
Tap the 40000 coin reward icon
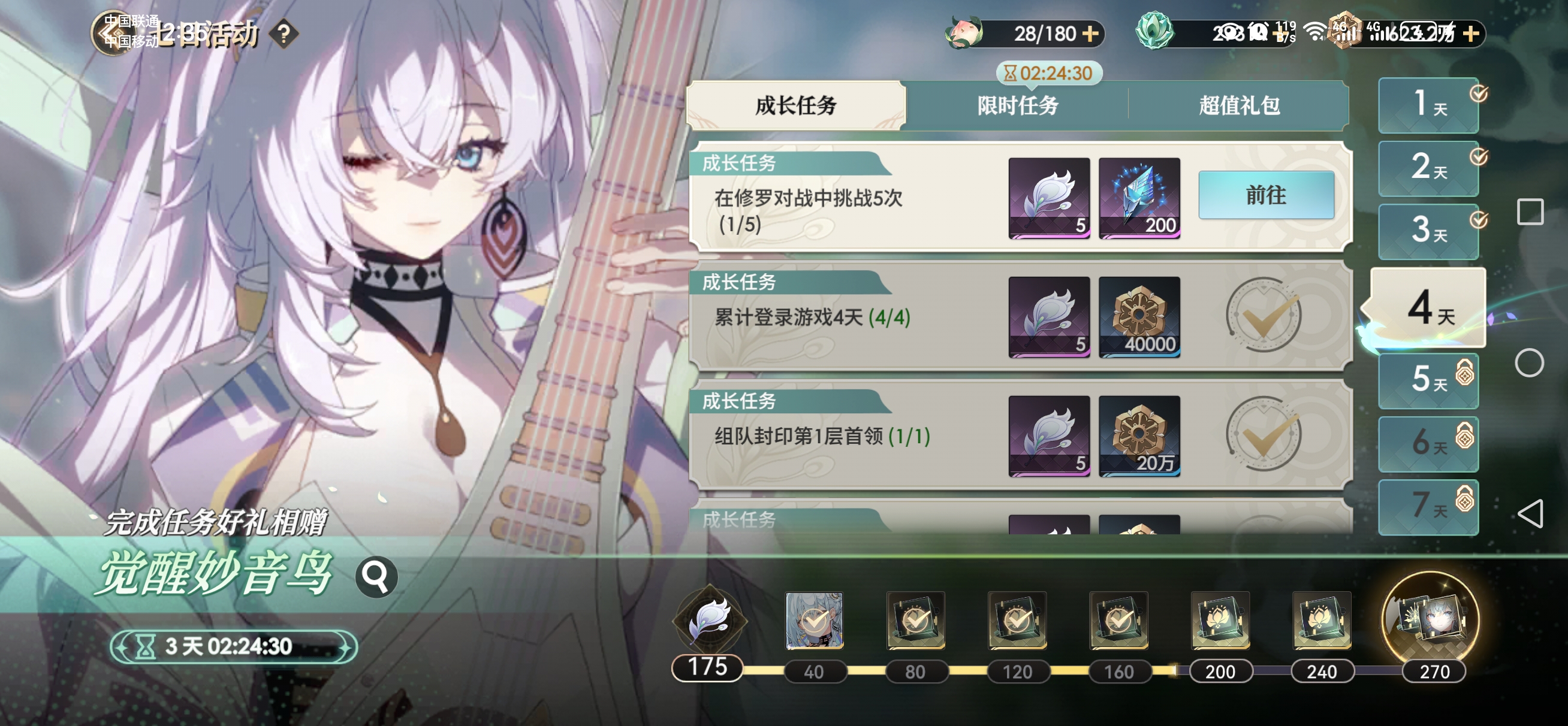click(x=1139, y=316)
